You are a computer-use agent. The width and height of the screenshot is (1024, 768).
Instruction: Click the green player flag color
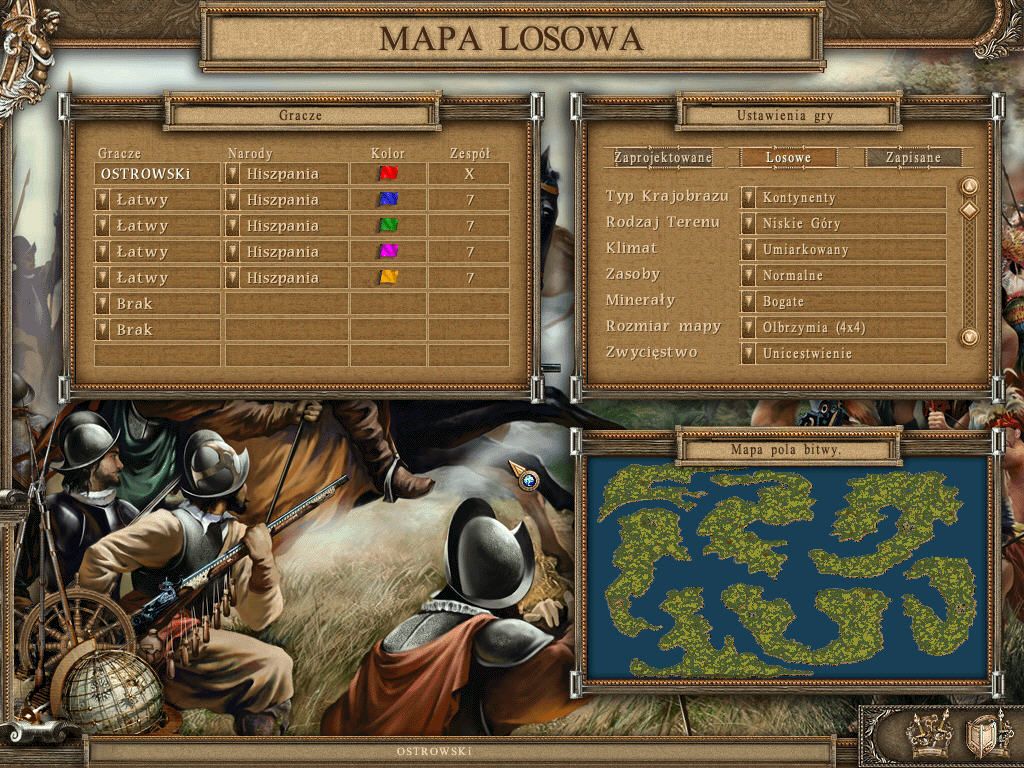(x=388, y=225)
